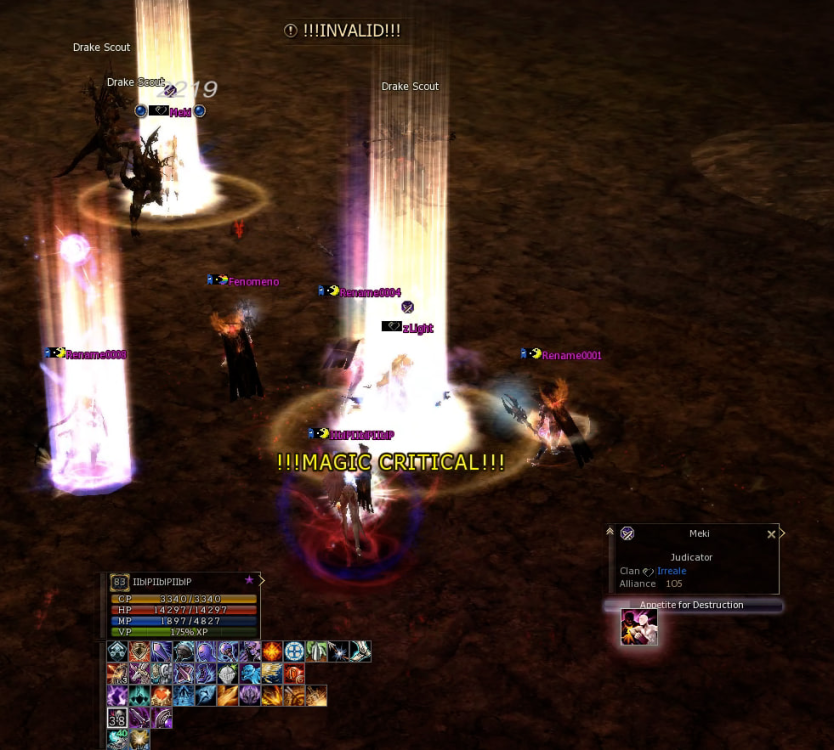Click the Appetite for Destruction skill icon

(x=639, y=627)
